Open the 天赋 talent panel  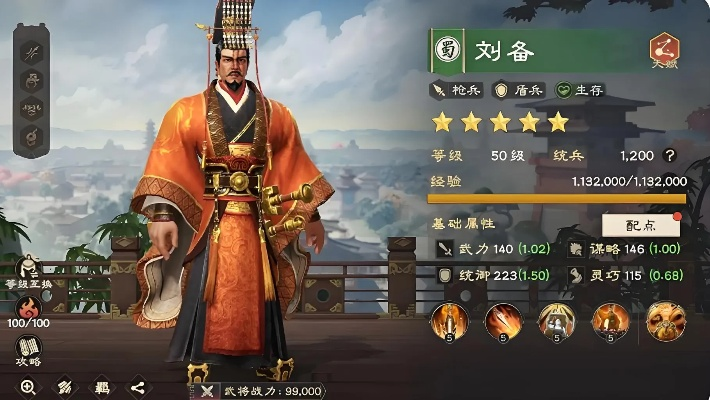(663, 50)
